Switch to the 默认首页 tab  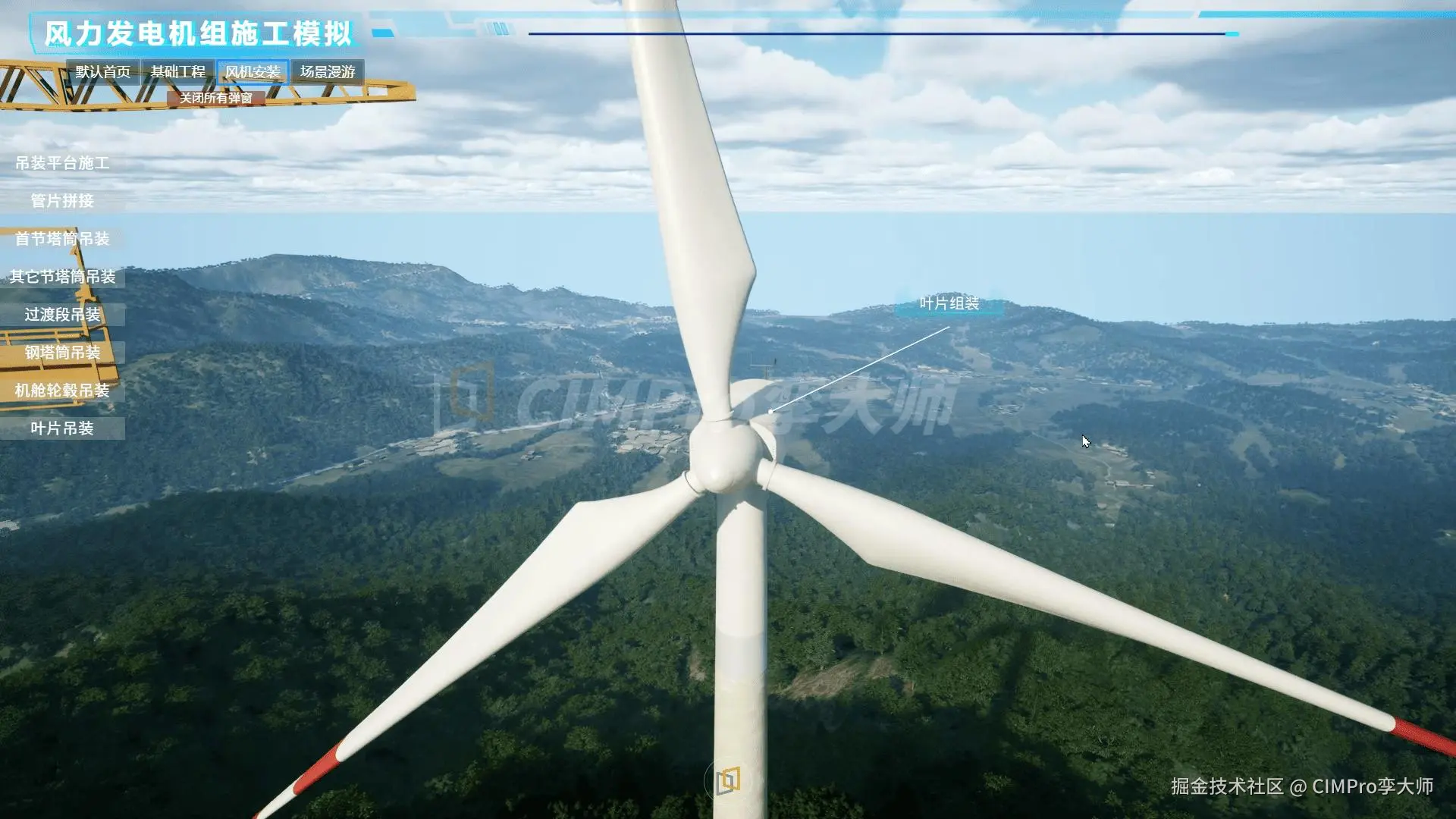point(103,72)
